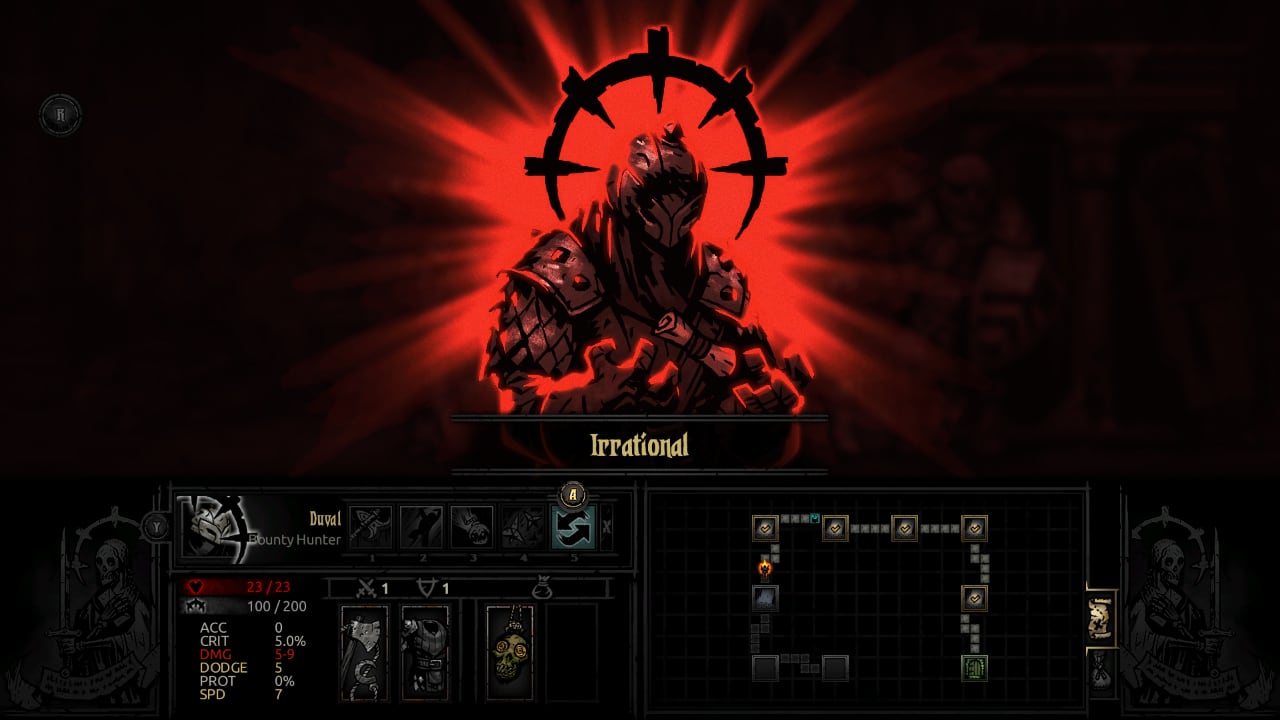
Task: Select the hook-and-drag skill in slot 3
Action: point(474,526)
